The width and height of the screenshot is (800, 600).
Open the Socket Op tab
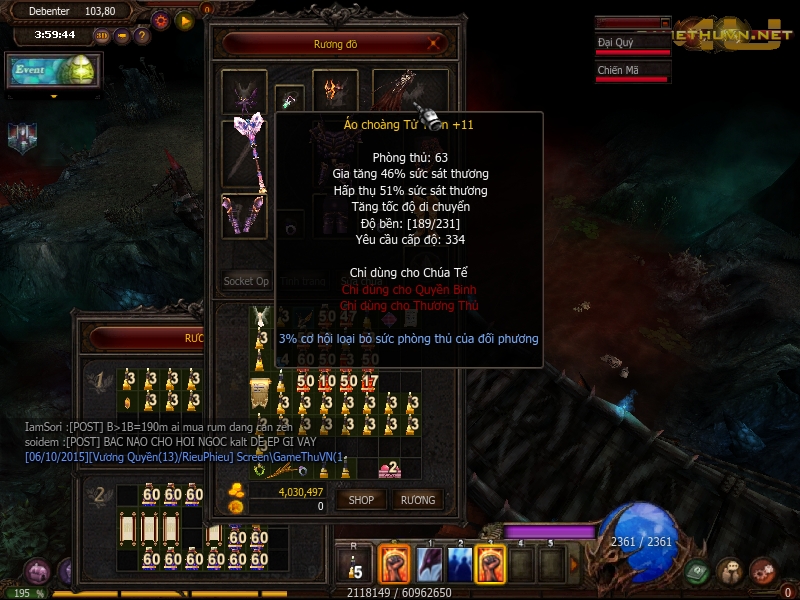[246, 282]
